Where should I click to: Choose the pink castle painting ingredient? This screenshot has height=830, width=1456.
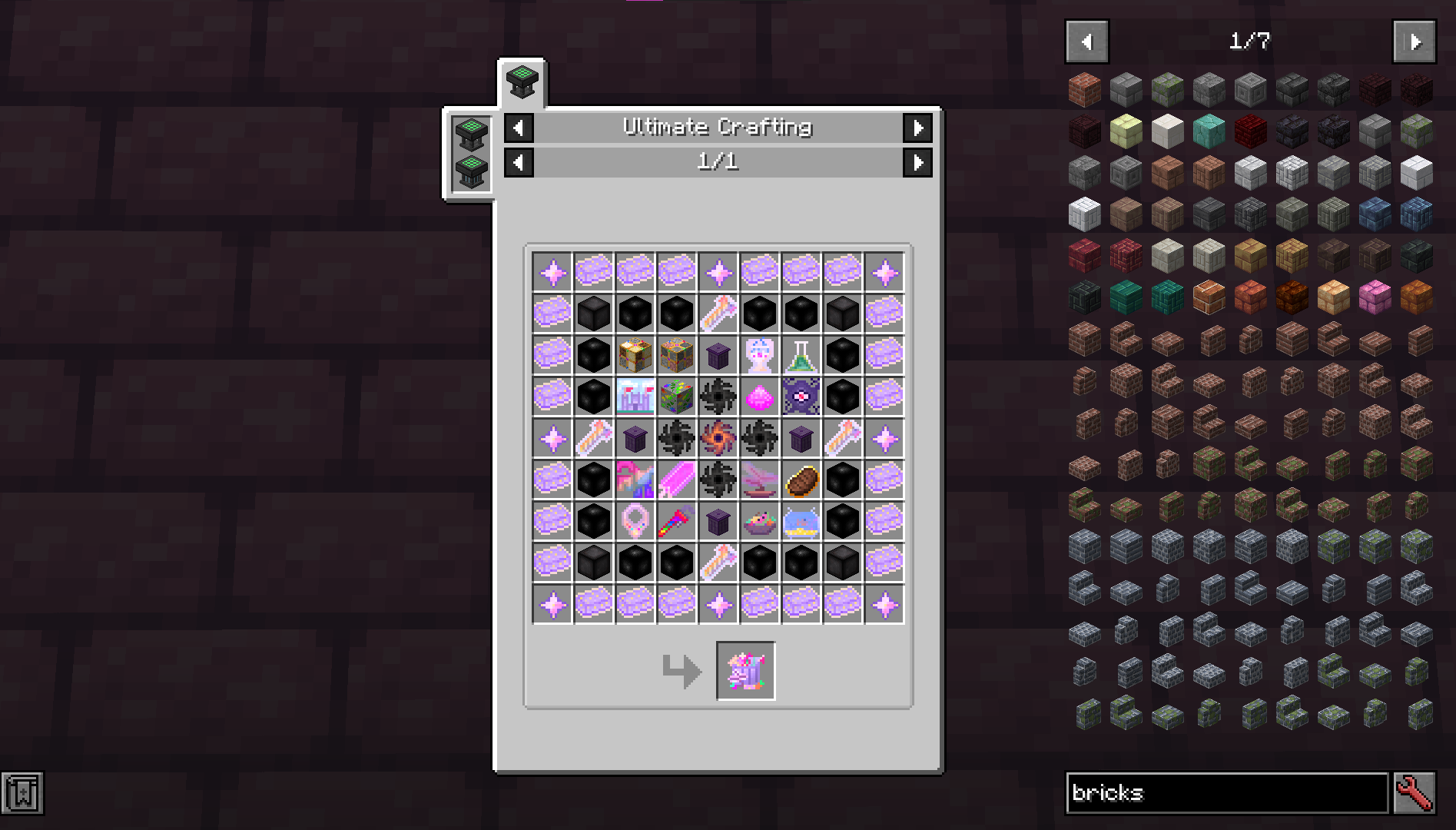pyautogui.click(x=635, y=397)
